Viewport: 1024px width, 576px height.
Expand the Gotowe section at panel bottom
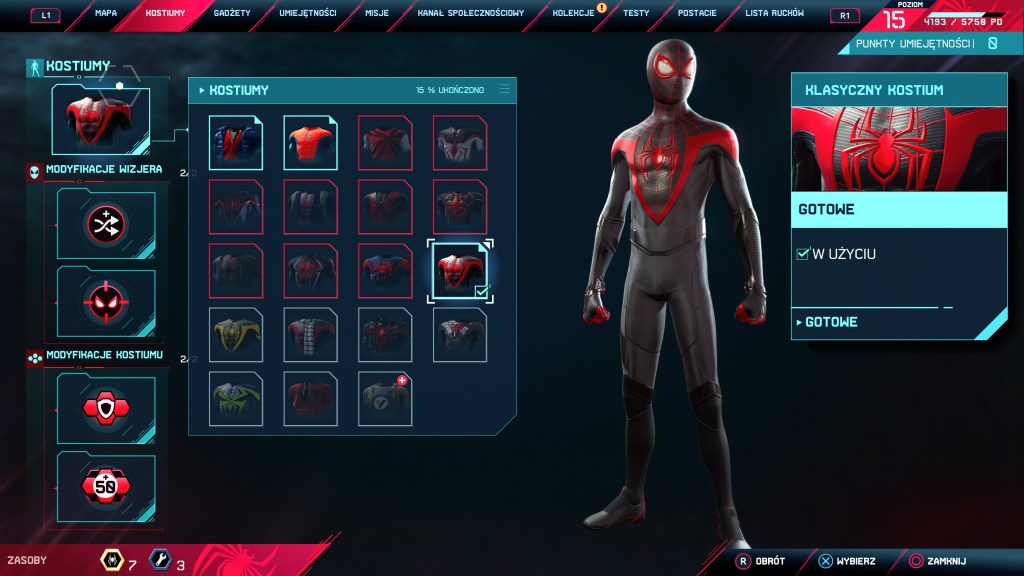[x=829, y=322]
